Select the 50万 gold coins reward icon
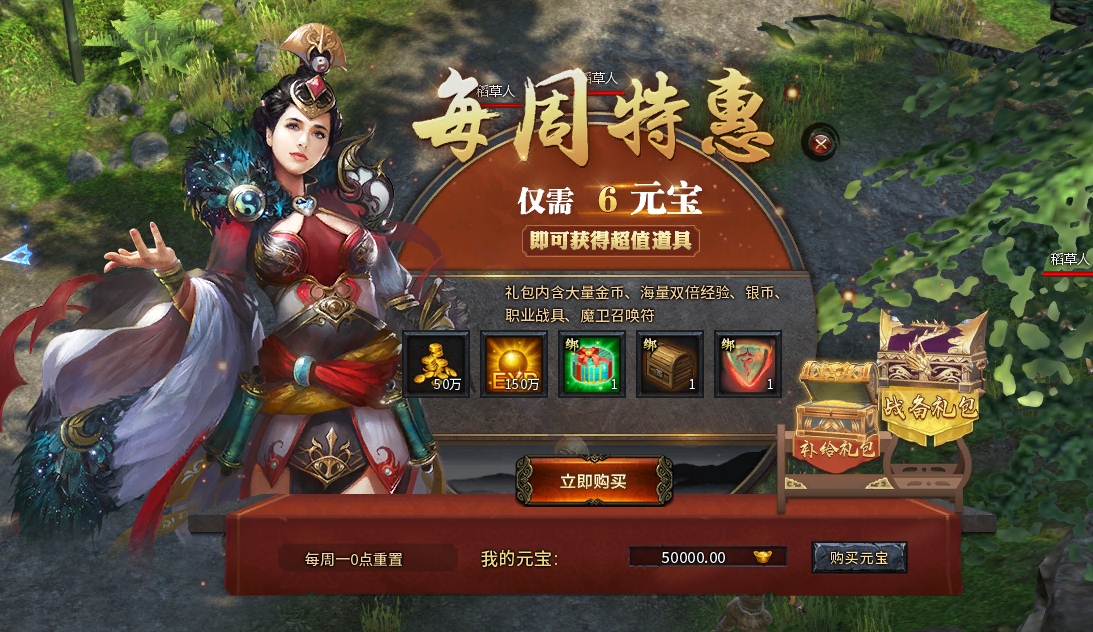The image size is (1093, 632). (436, 365)
